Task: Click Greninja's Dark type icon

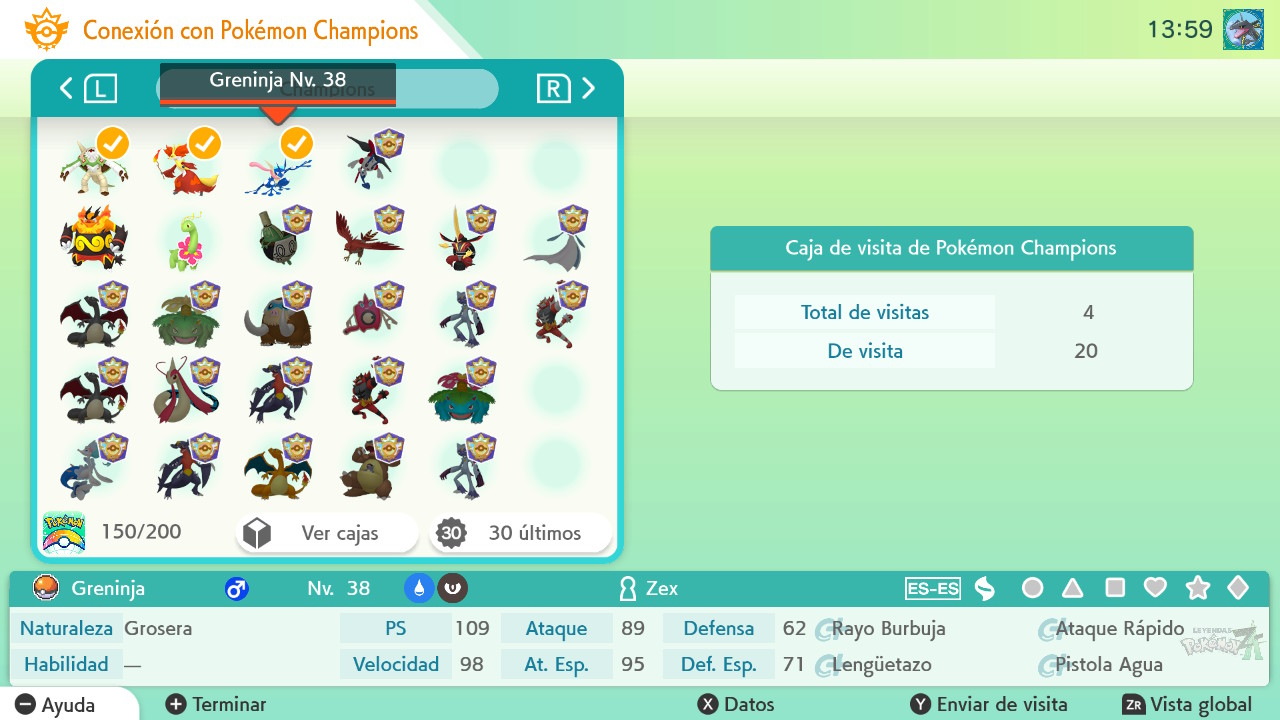Action: 452,589
